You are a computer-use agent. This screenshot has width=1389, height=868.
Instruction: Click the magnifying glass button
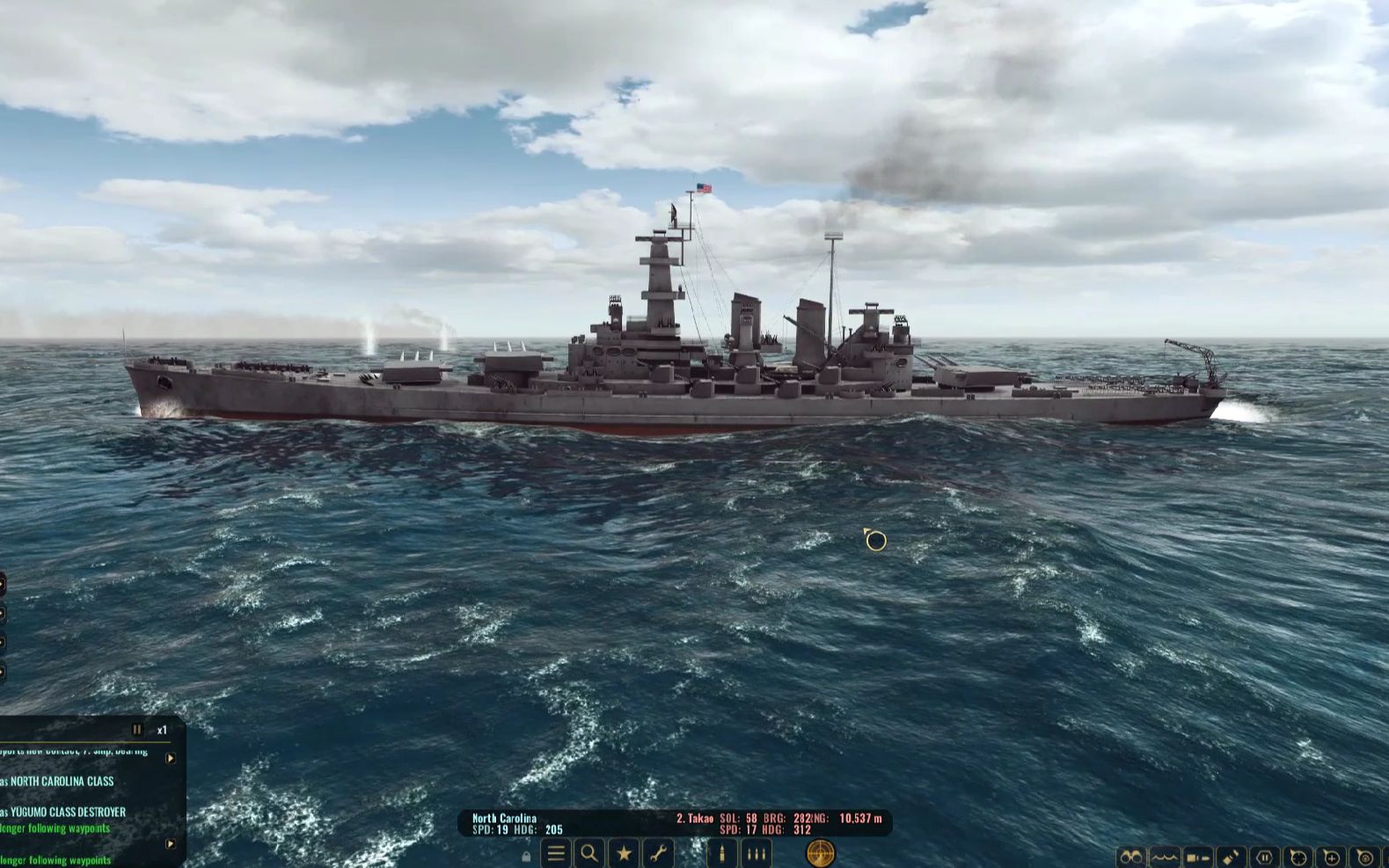coord(589,853)
